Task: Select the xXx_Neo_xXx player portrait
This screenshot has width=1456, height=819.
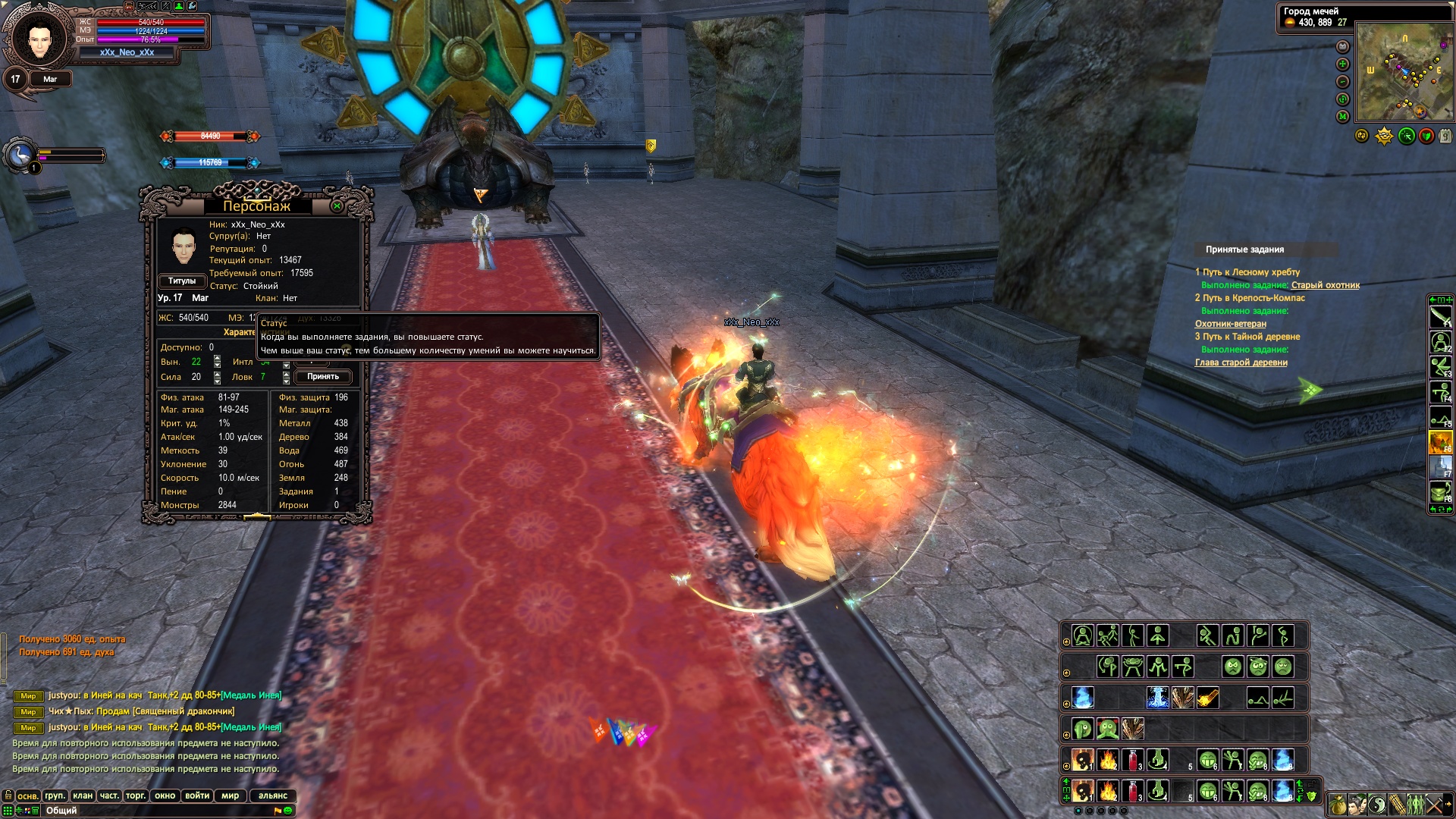Action: pos(39,38)
